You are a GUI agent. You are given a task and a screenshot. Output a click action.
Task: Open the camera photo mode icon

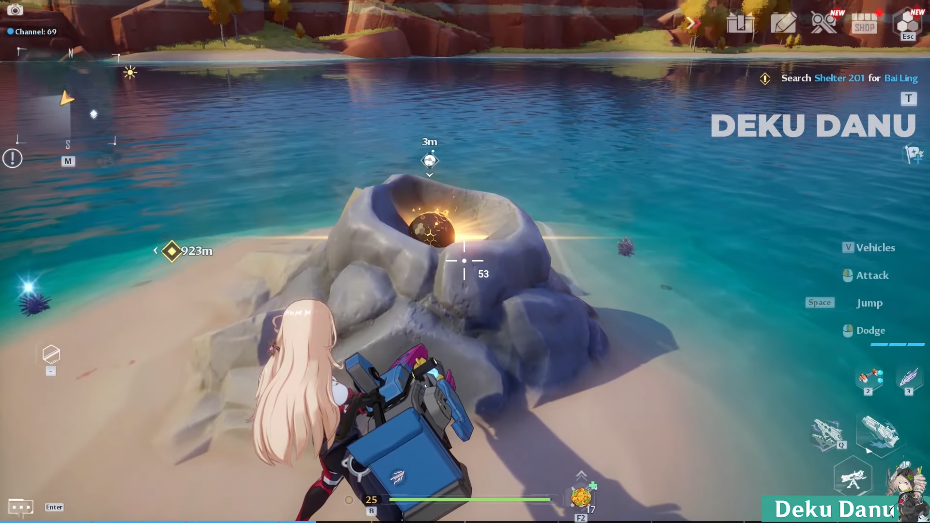pos(15,10)
